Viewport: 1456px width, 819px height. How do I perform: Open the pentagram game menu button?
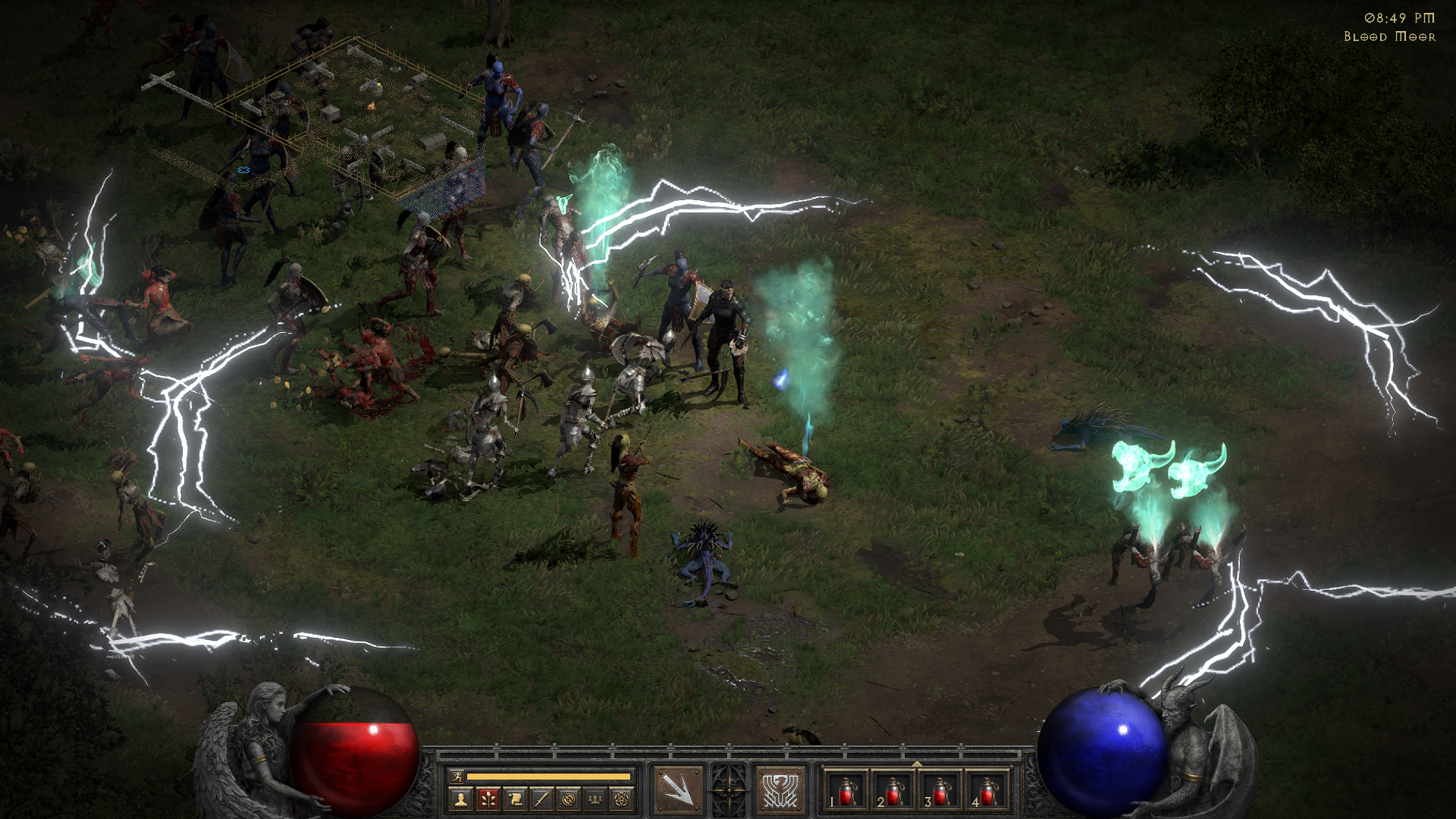point(622,799)
